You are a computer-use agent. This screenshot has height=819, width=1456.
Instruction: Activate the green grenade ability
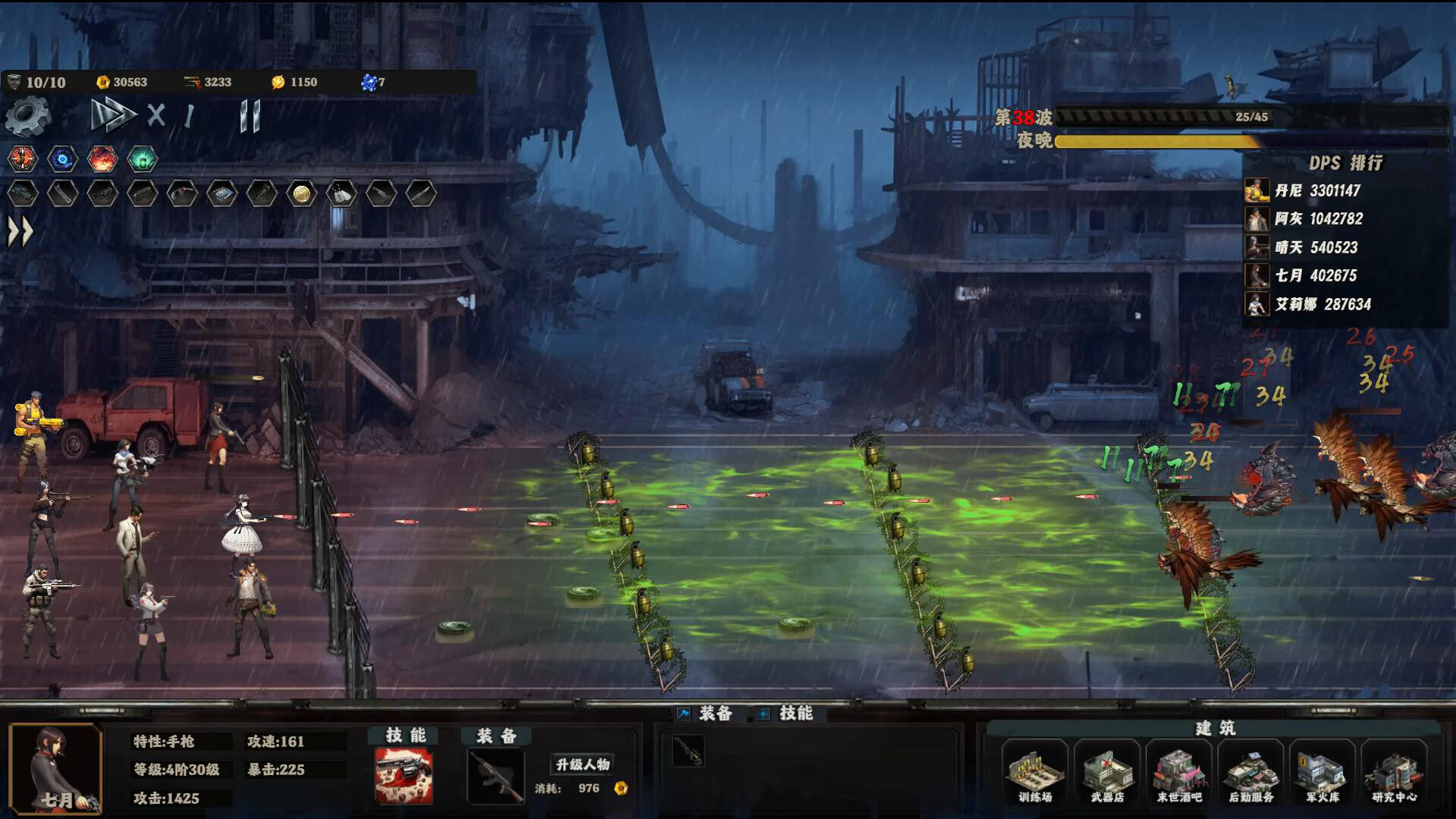pyautogui.click(x=142, y=160)
